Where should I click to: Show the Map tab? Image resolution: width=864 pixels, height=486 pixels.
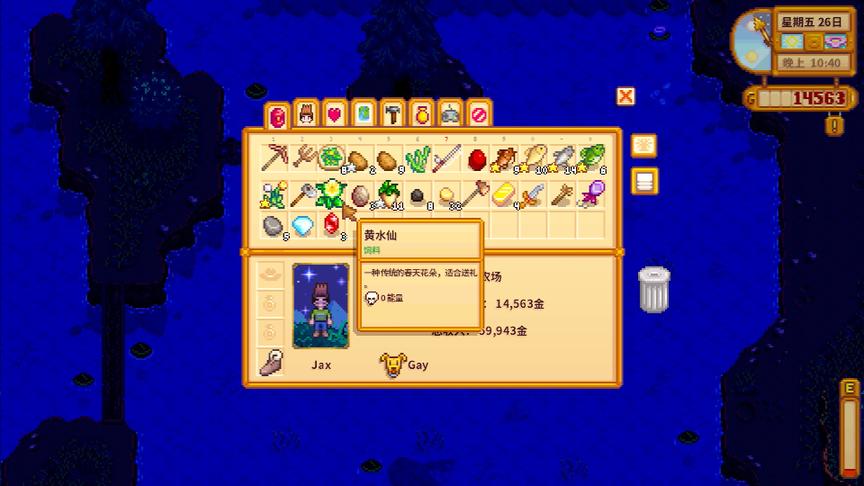[x=364, y=115]
